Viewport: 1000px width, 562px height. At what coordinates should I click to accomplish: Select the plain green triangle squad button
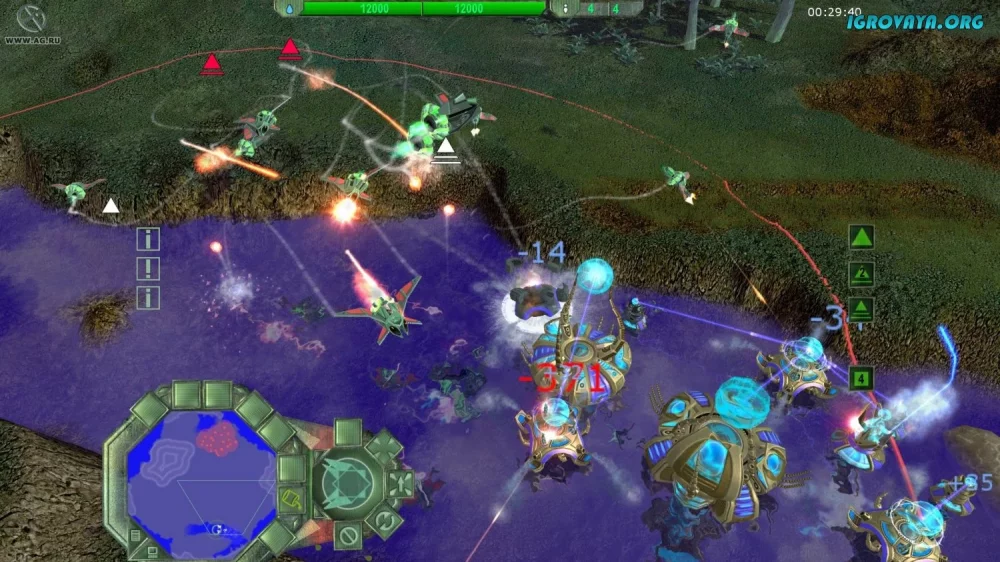[861, 237]
